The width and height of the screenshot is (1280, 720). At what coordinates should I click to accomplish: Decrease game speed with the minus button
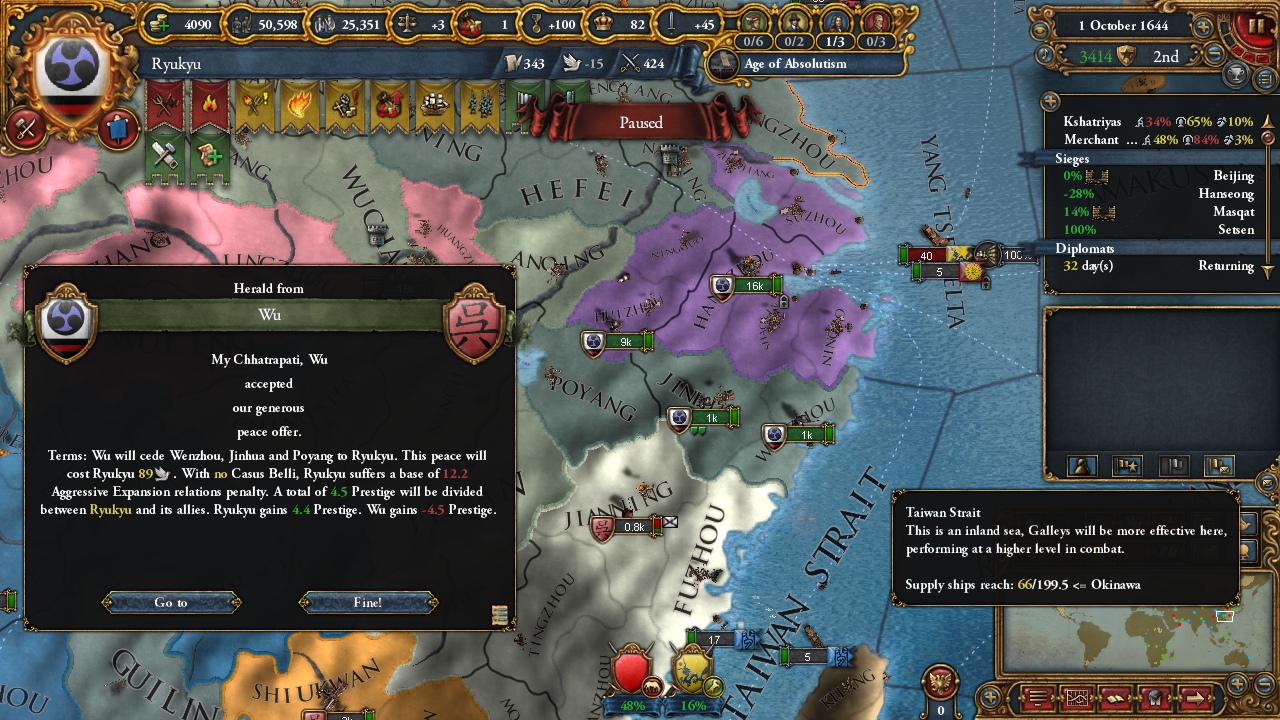coord(1215,56)
